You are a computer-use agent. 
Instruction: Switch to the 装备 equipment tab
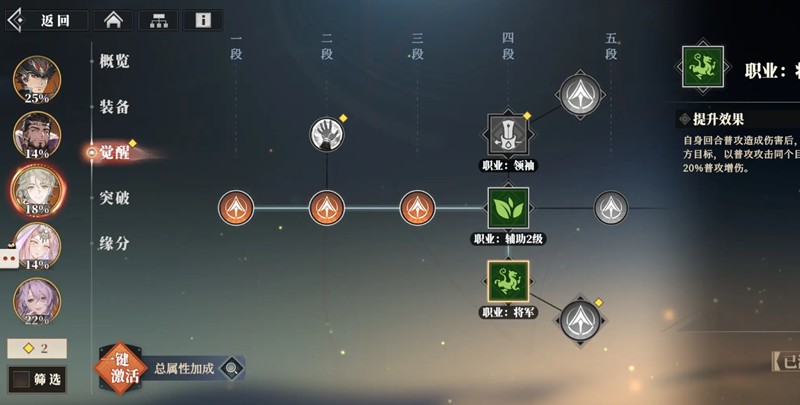click(114, 107)
